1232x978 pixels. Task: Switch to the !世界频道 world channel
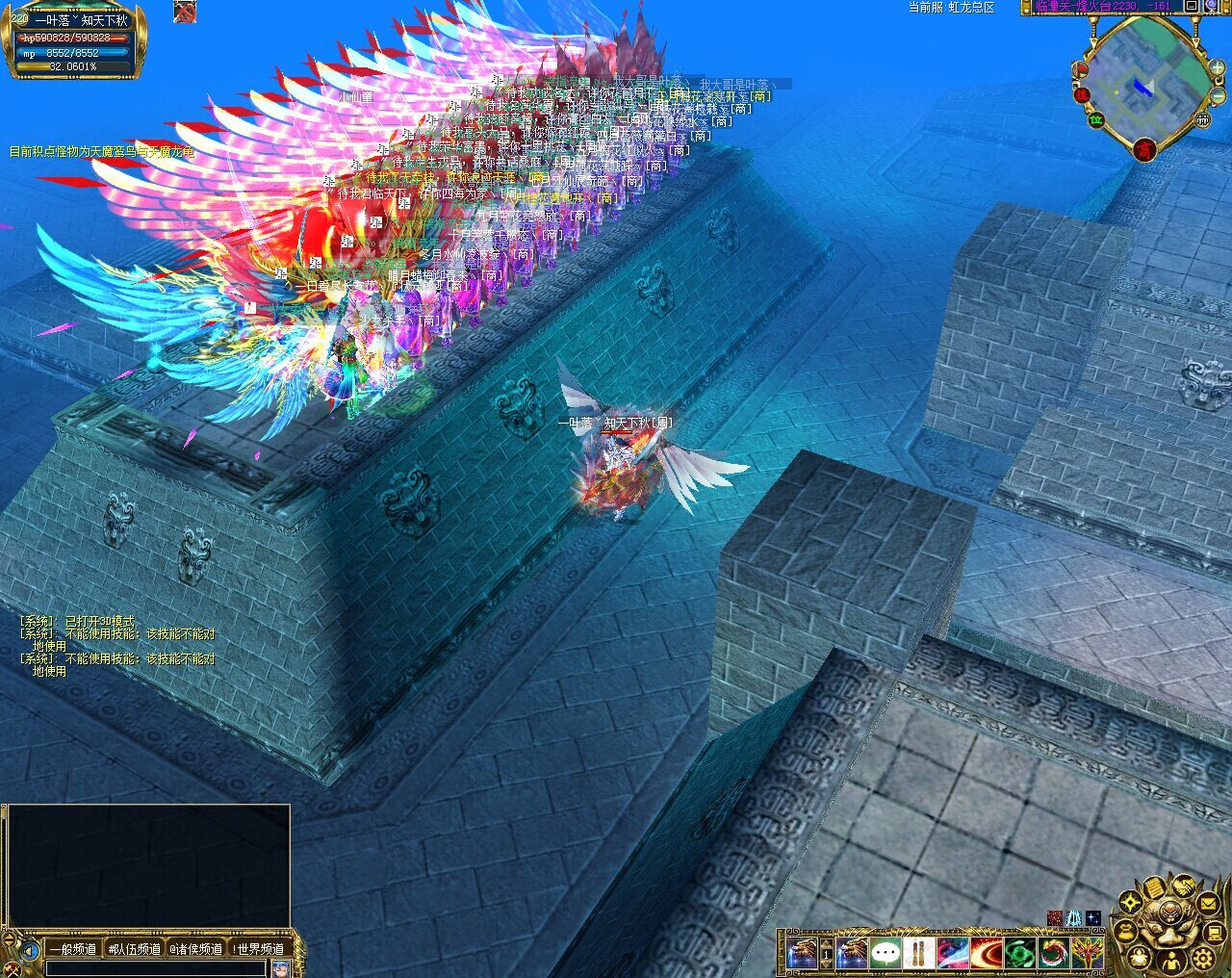258,949
